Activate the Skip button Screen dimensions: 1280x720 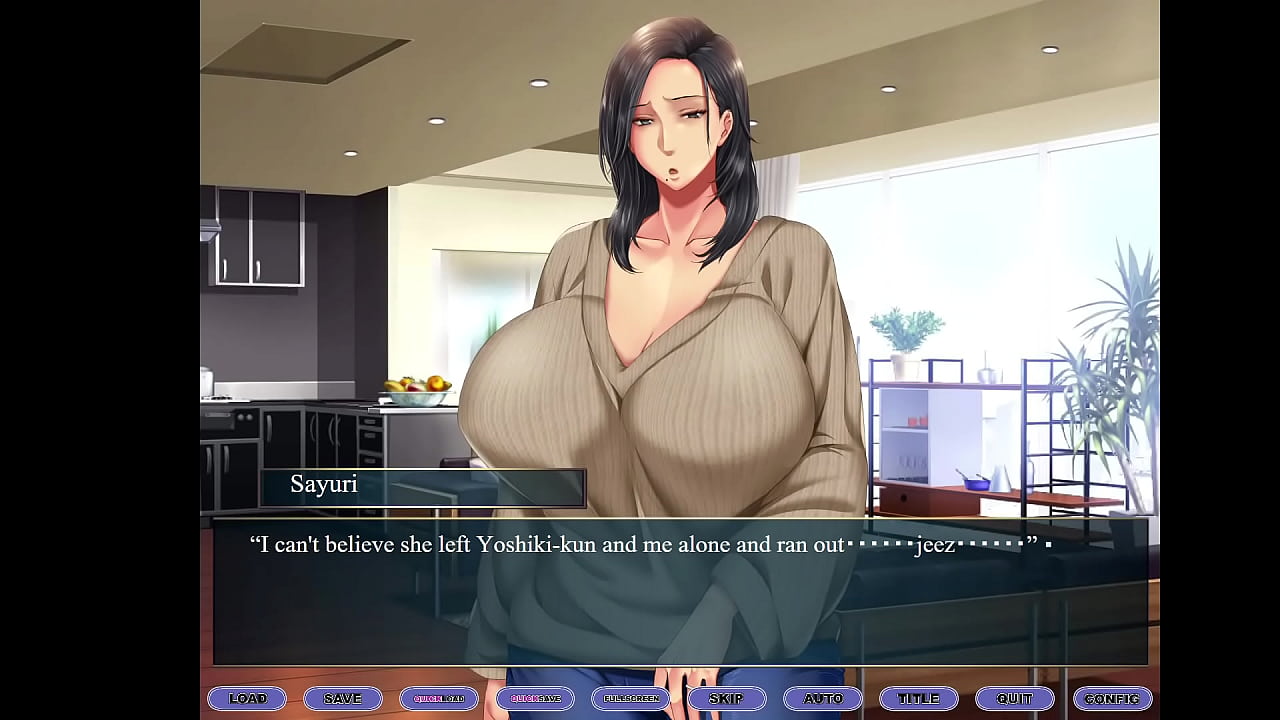(x=727, y=698)
